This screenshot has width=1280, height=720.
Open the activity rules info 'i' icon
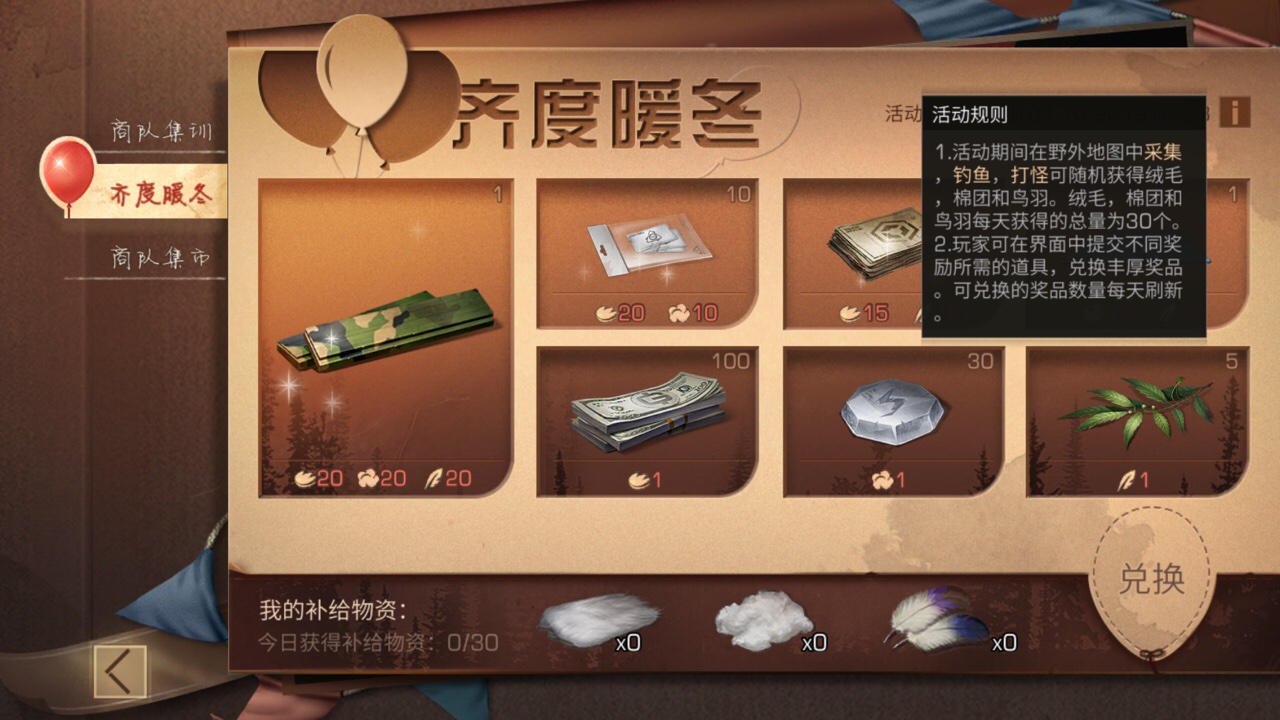click(1237, 113)
